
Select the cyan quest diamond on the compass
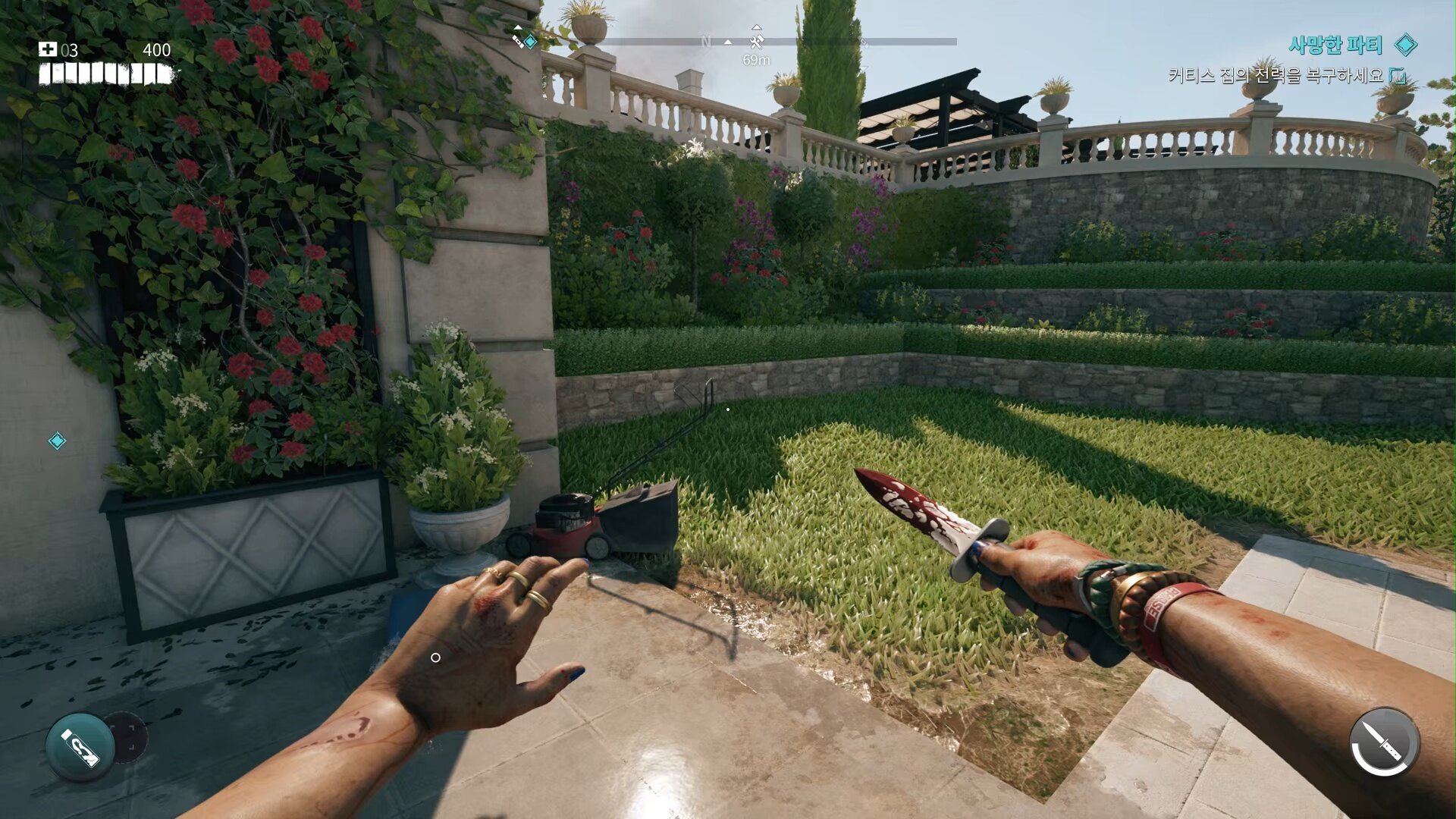tap(531, 42)
